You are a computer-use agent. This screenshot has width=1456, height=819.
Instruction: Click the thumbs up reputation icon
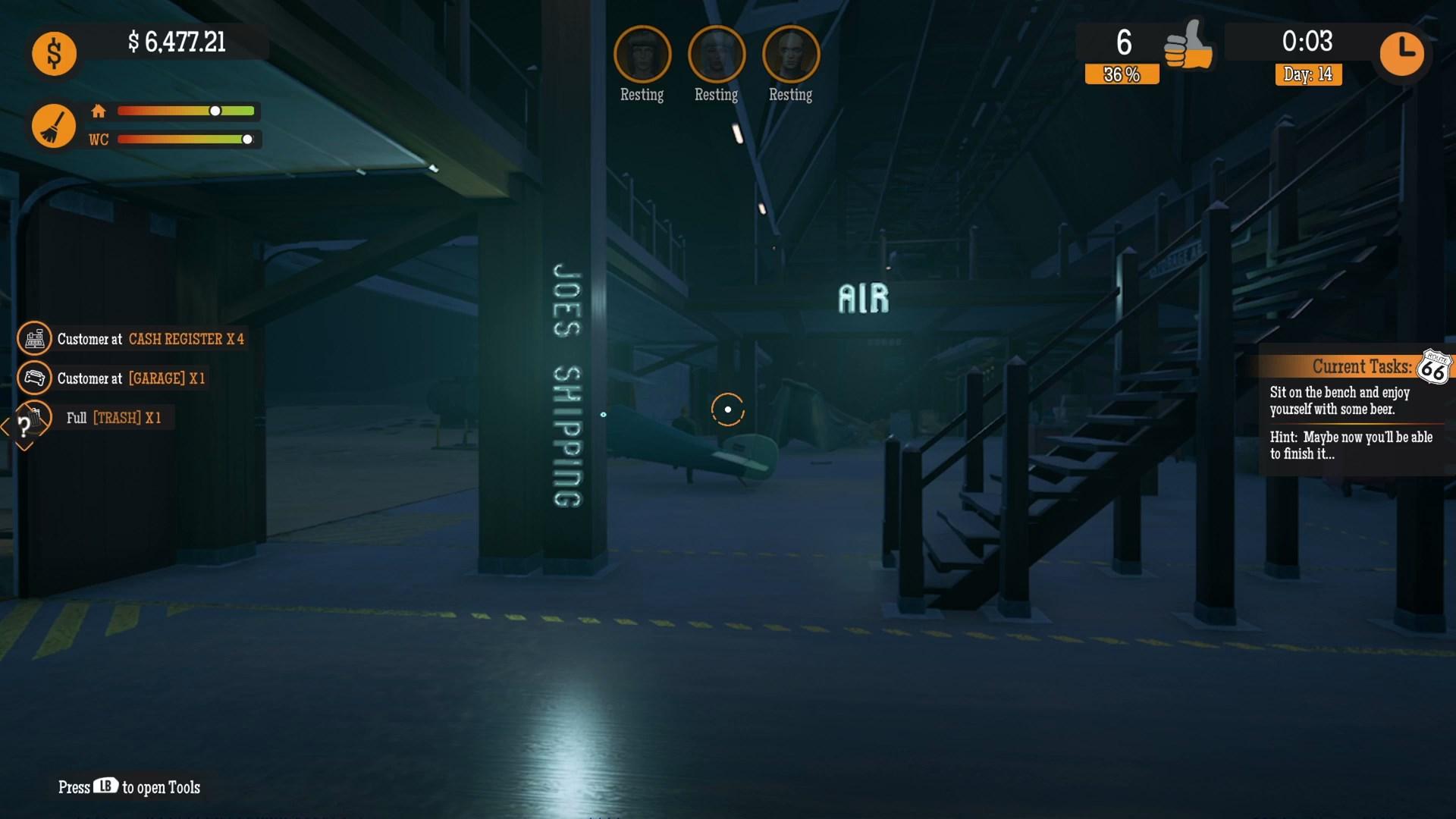pyautogui.click(x=1187, y=45)
